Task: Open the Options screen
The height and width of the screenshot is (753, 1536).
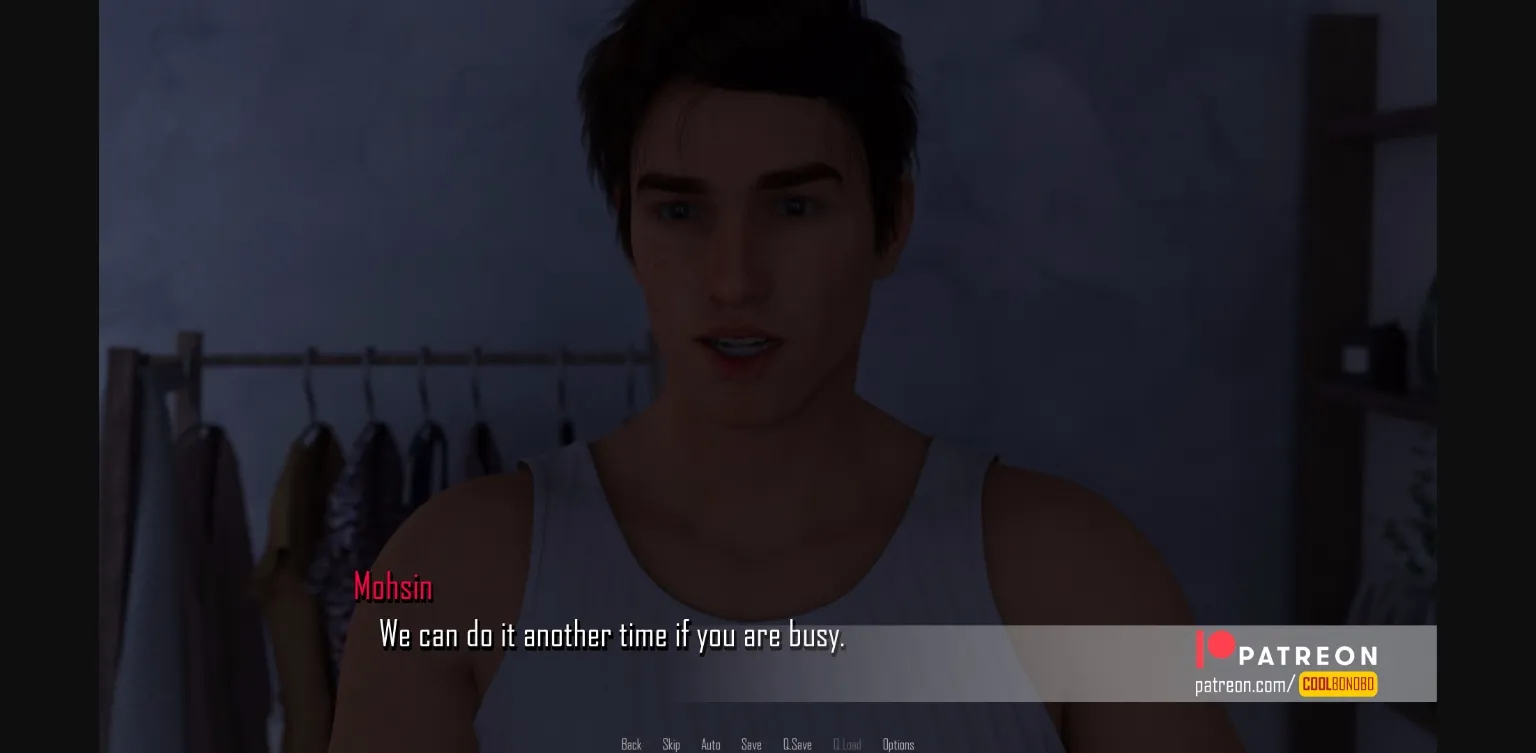Action: point(898,744)
